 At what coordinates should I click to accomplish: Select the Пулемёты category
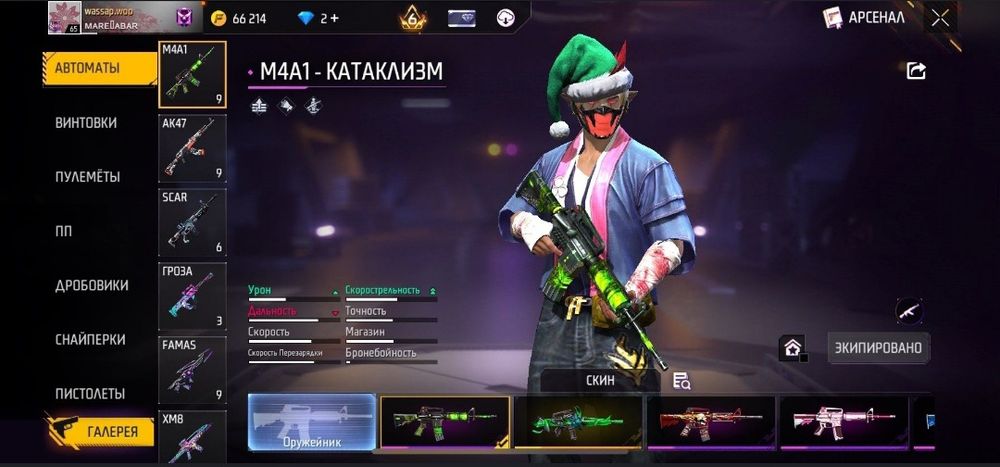(88, 177)
